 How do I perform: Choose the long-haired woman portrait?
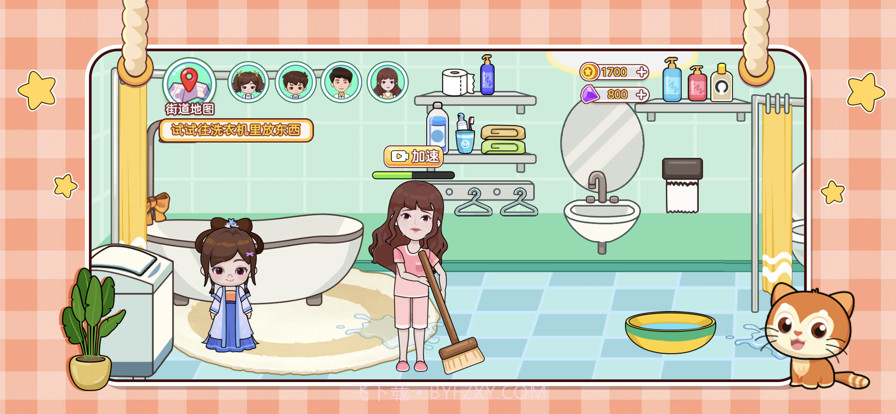point(387,83)
